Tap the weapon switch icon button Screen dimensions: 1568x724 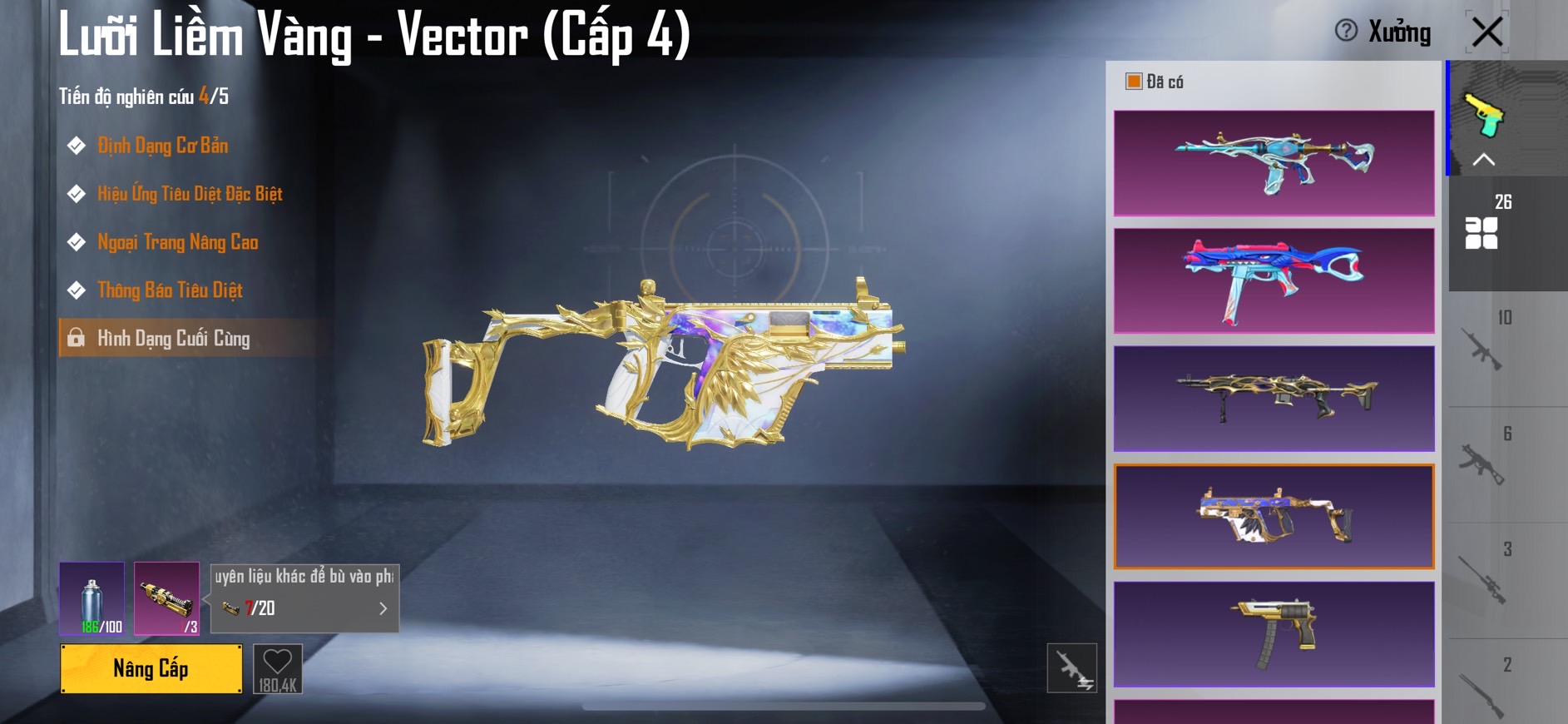pos(1071,668)
